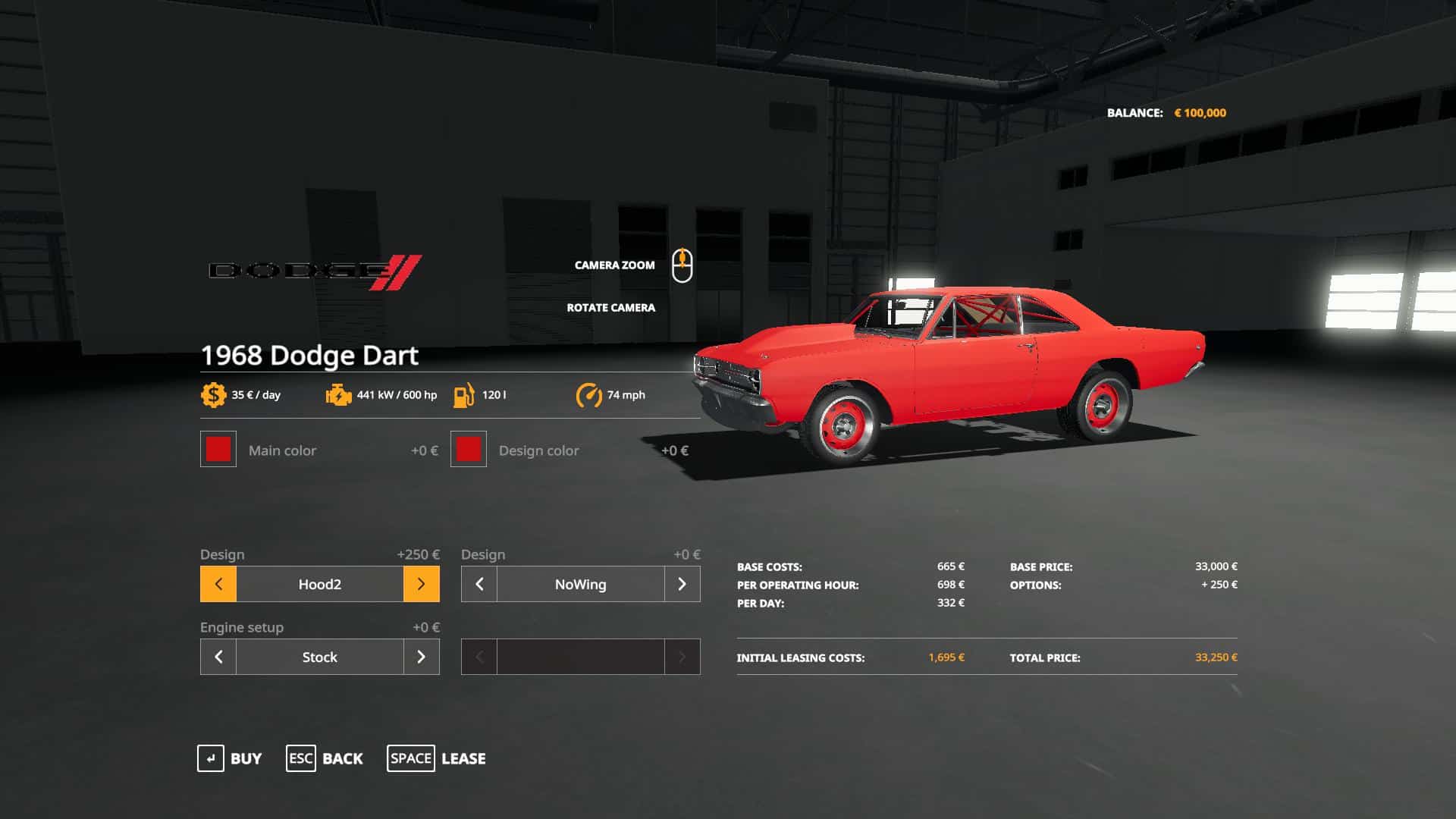
Task: Go back from the vehicle shop
Action: pos(325,758)
